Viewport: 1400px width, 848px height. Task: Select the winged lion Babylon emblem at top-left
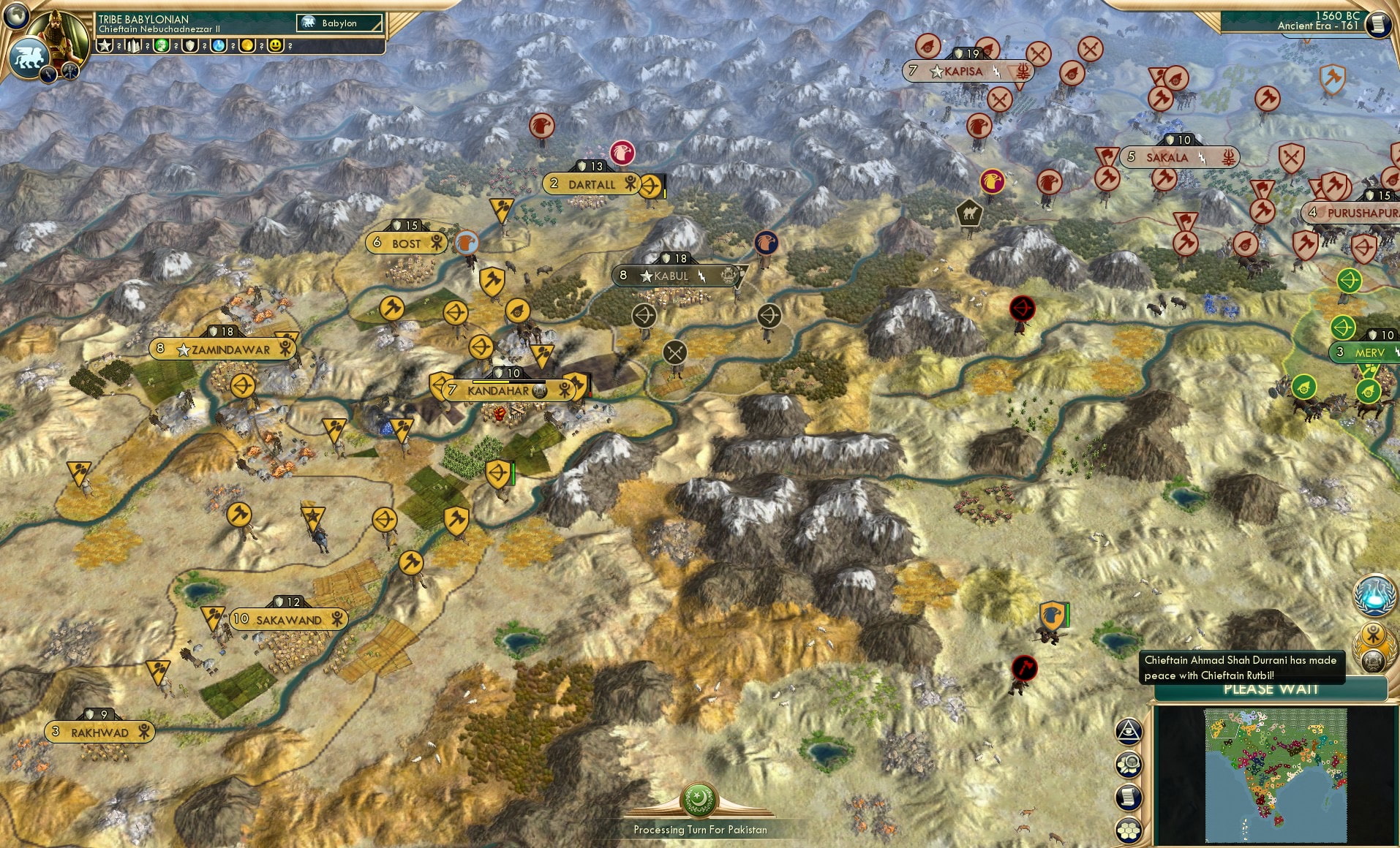coord(28,58)
